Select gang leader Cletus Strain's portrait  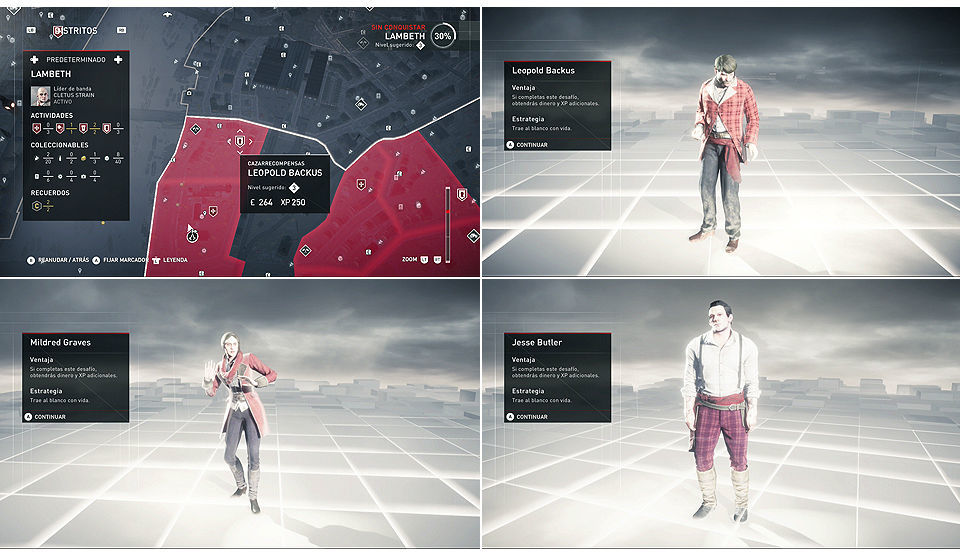[x=41, y=96]
